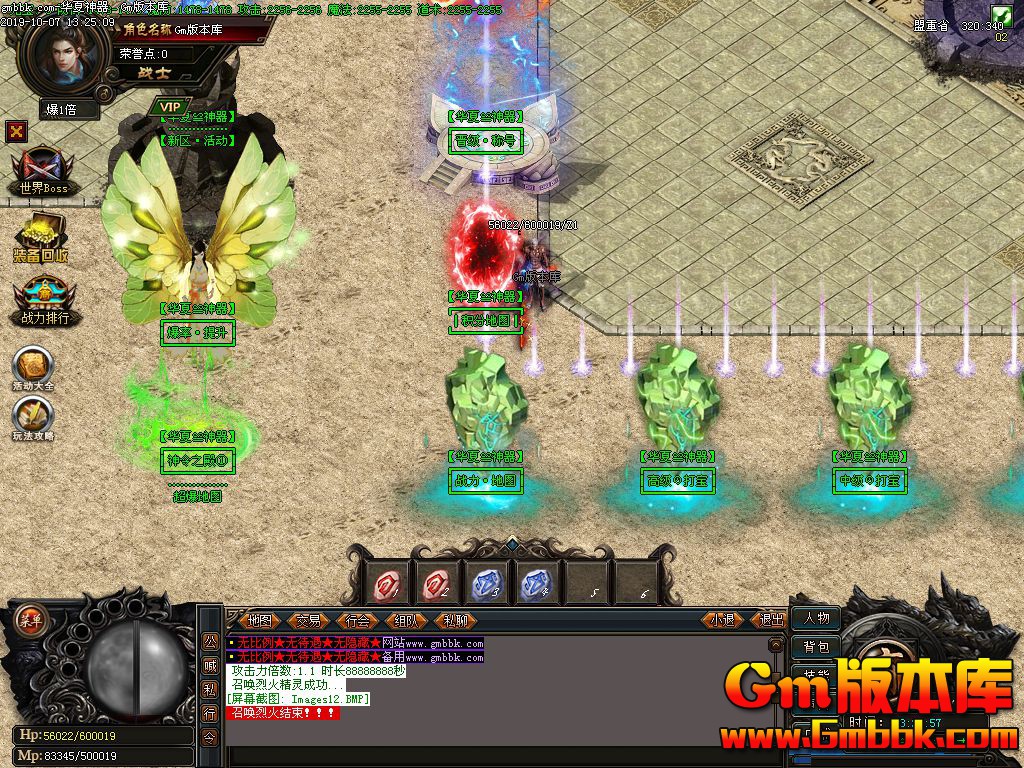The image size is (1024, 768).
Task: Open the 组队 party button
Action: [x=406, y=620]
